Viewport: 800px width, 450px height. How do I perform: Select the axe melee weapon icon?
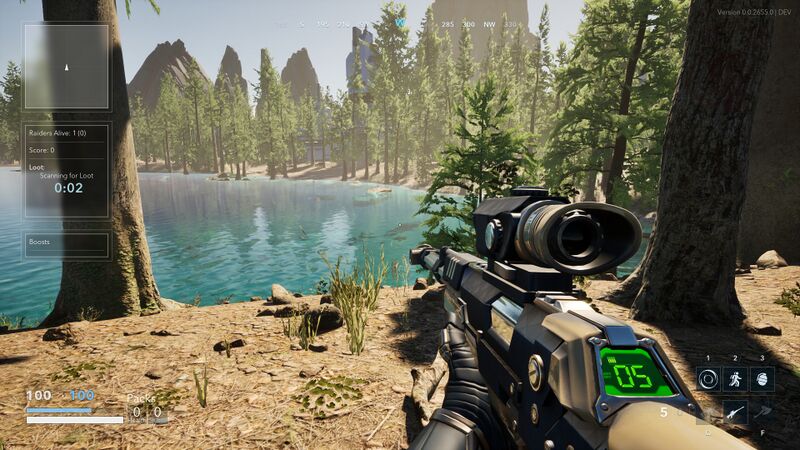click(762, 411)
